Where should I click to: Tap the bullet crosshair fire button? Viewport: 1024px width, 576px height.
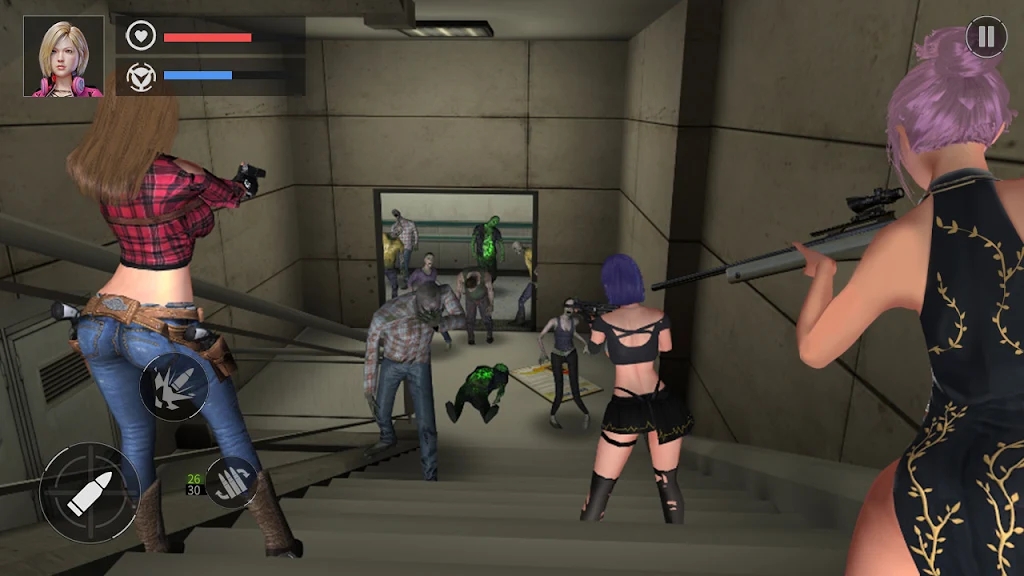[x=90, y=493]
